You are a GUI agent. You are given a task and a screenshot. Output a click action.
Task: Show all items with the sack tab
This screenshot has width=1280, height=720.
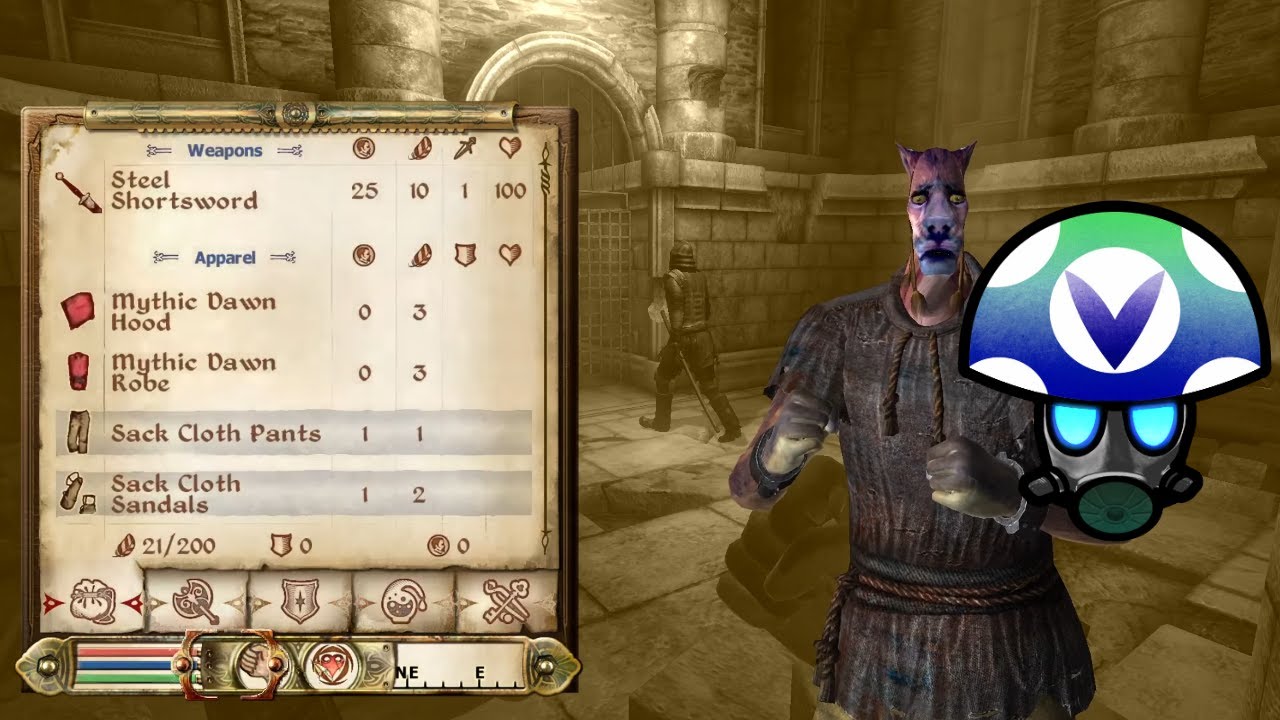(x=93, y=602)
